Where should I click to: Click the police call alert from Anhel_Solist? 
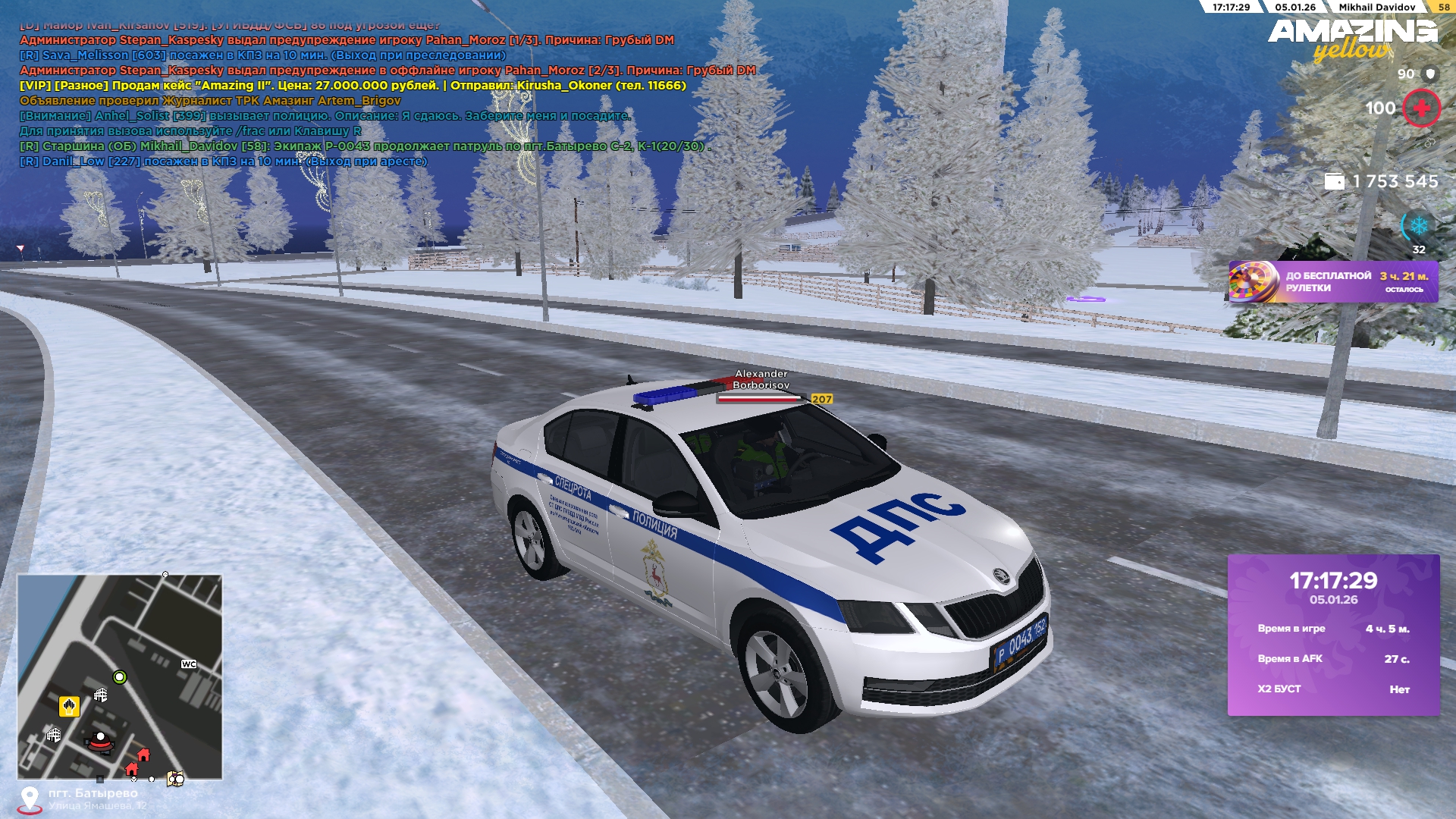325,116
